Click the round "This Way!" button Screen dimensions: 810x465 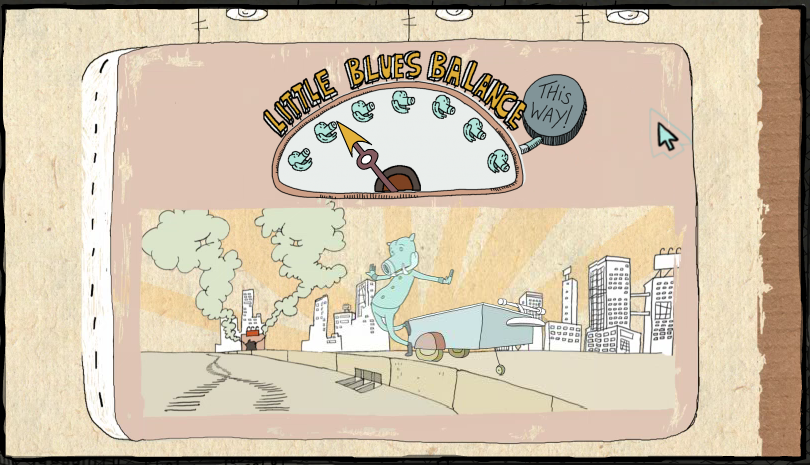click(554, 107)
